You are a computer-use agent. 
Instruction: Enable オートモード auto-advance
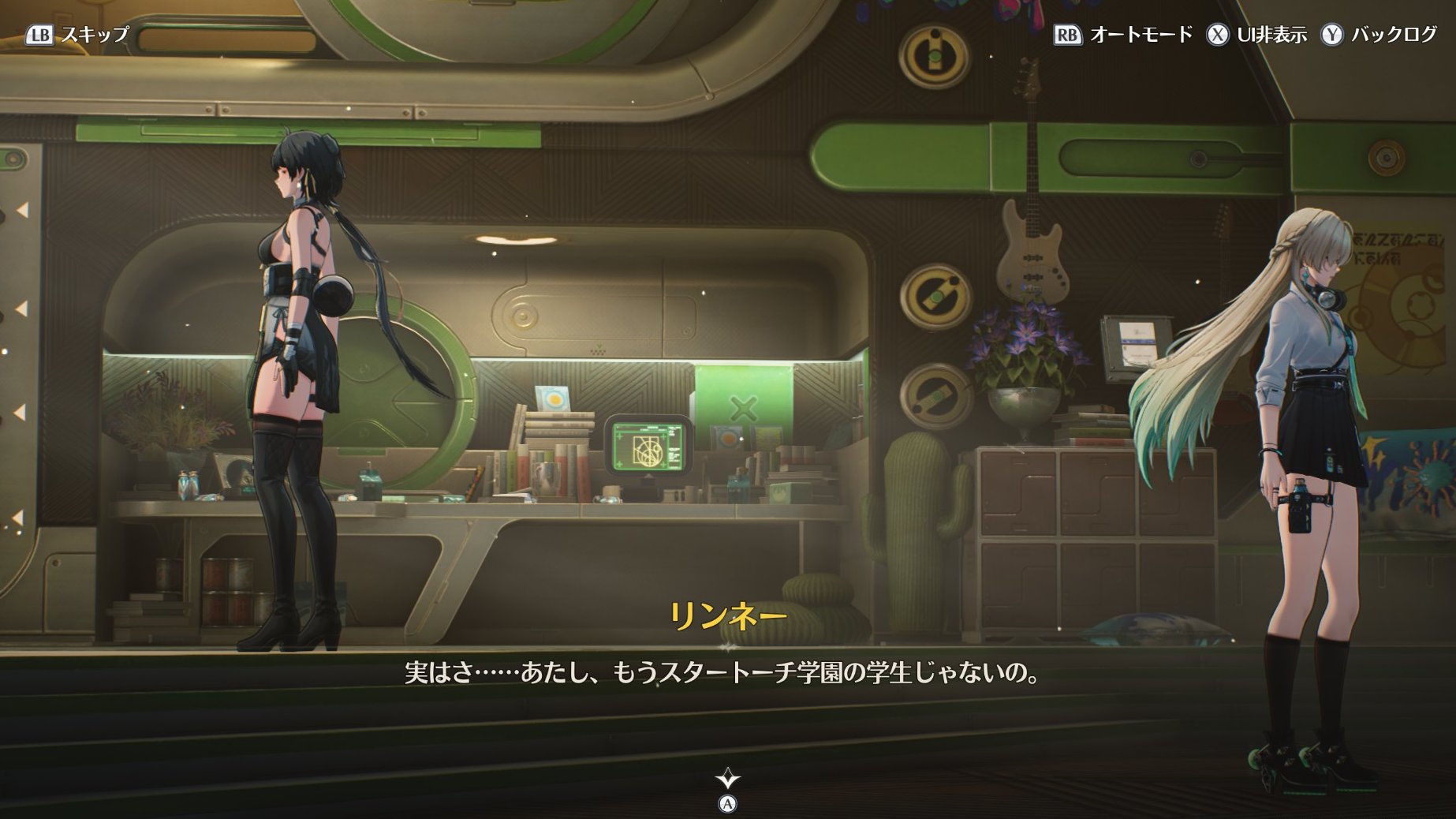pos(1123,35)
